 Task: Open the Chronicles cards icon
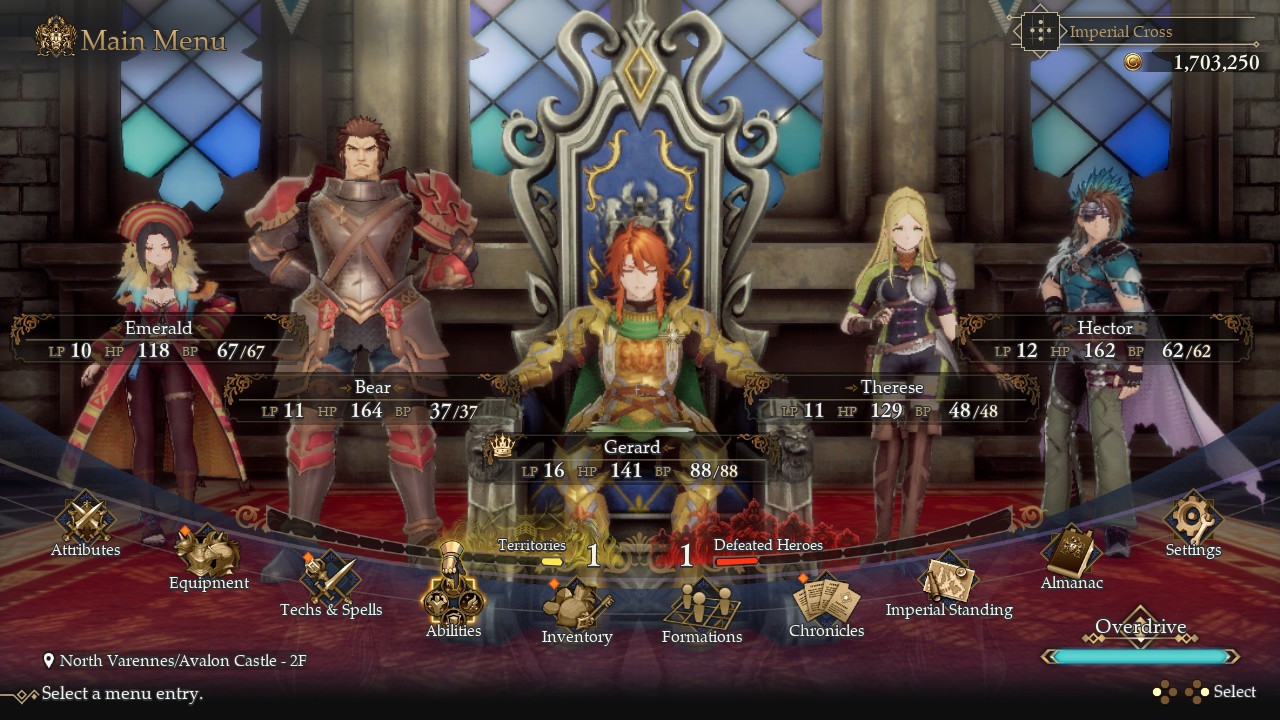[x=826, y=600]
